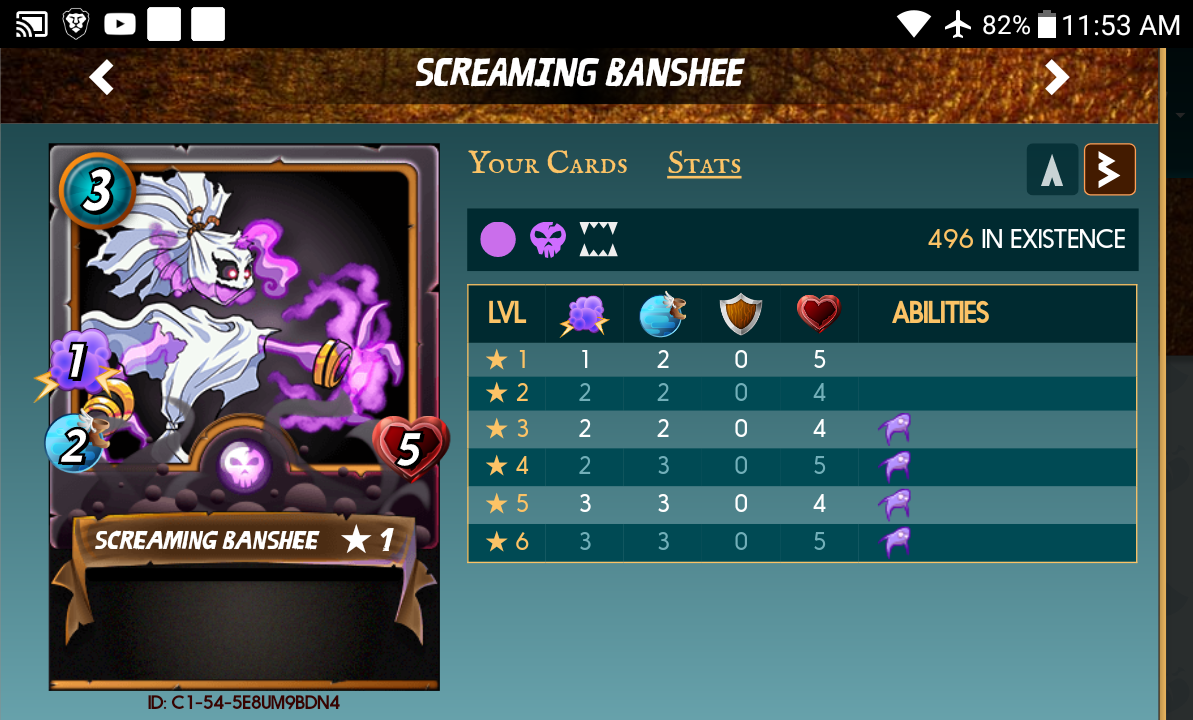The height and width of the screenshot is (720, 1193).
Task: Tap the purple skull death splinter icon
Action: 548,240
